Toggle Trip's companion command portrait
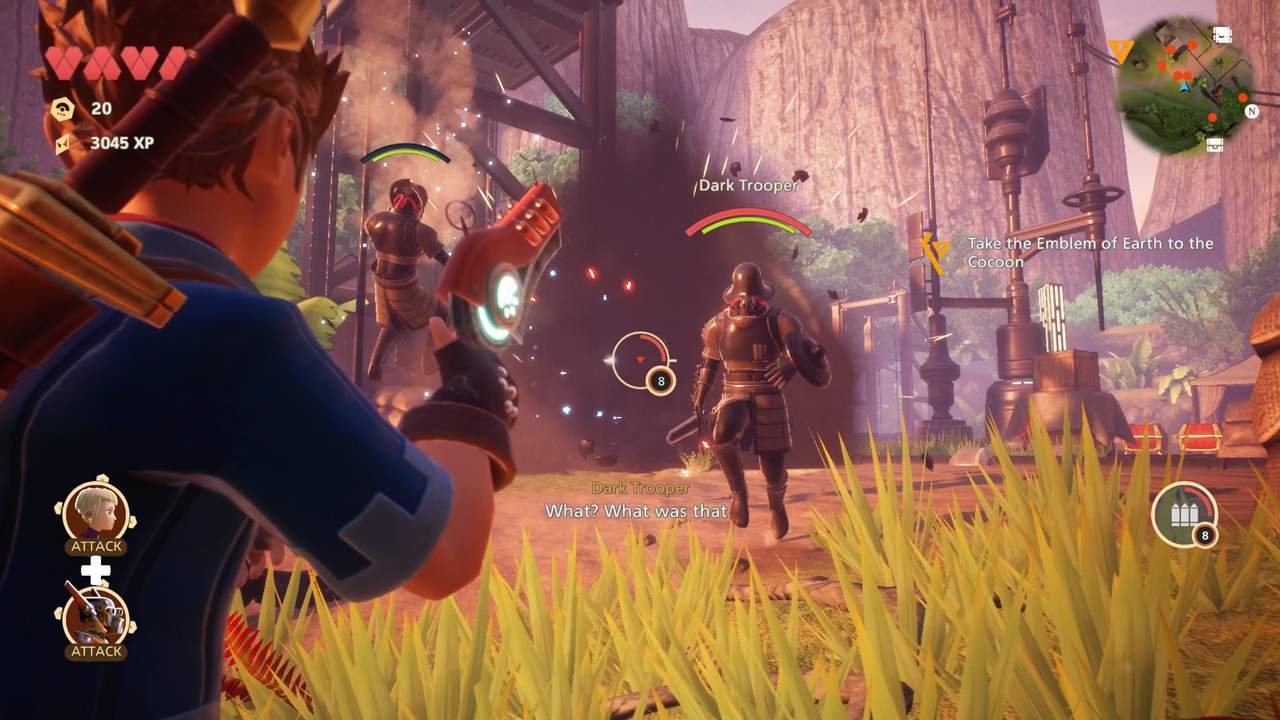The image size is (1280, 720). pos(96,515)
